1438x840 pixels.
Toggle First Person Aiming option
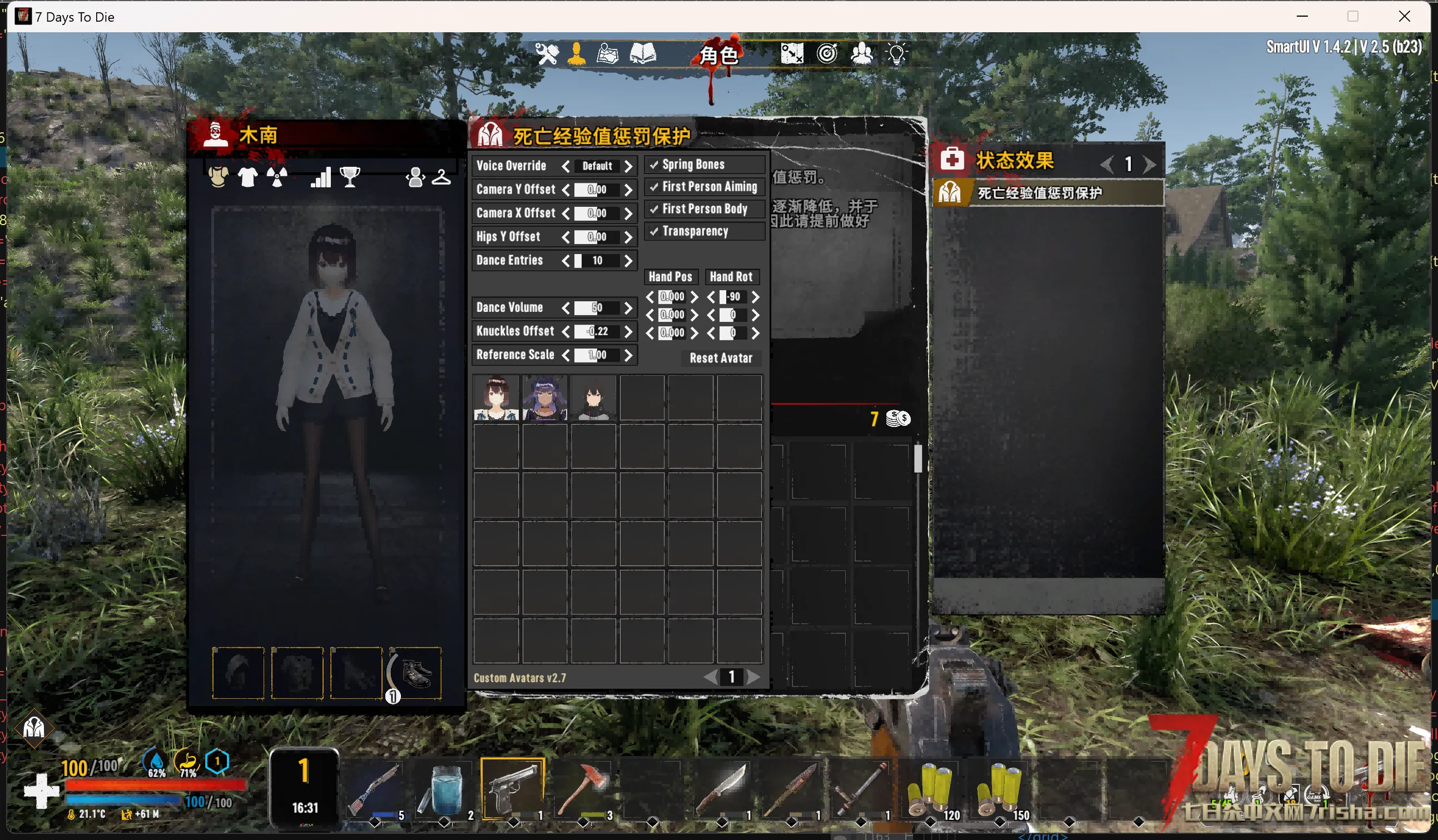[654, 187]
